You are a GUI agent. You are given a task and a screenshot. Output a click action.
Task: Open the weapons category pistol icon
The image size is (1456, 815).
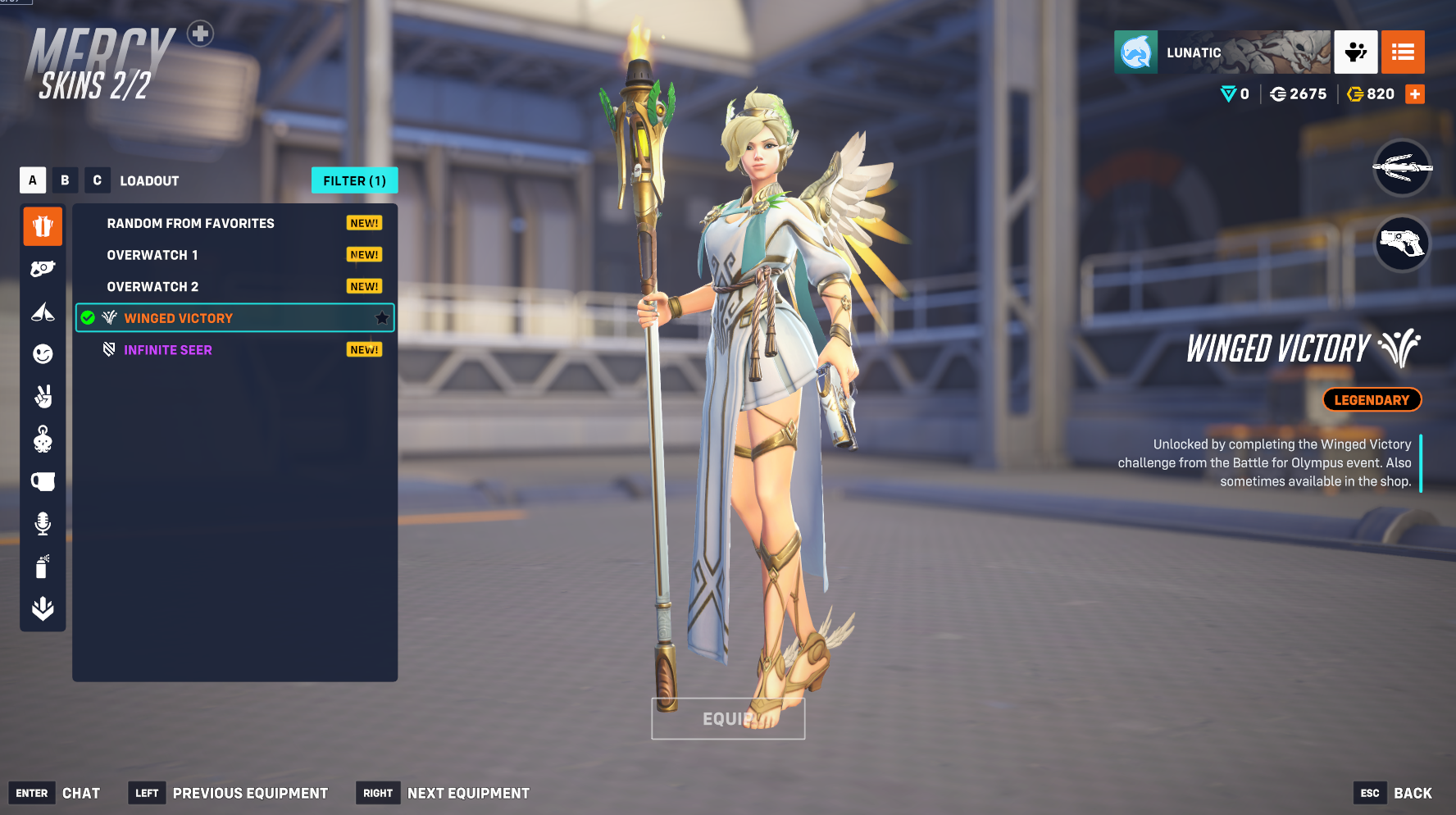[x=43, y=268]
